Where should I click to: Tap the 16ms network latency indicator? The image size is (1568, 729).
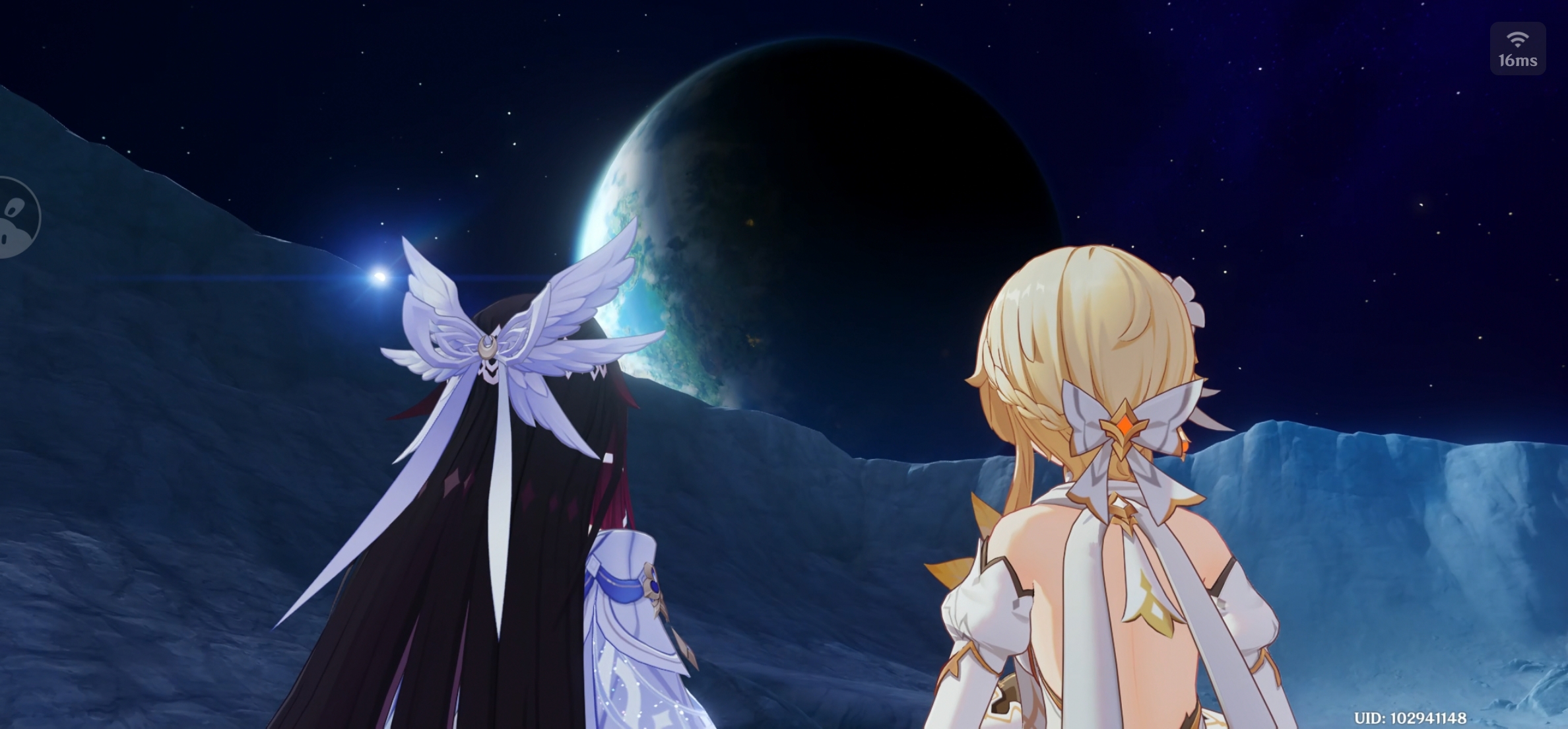pos(1517,50)
